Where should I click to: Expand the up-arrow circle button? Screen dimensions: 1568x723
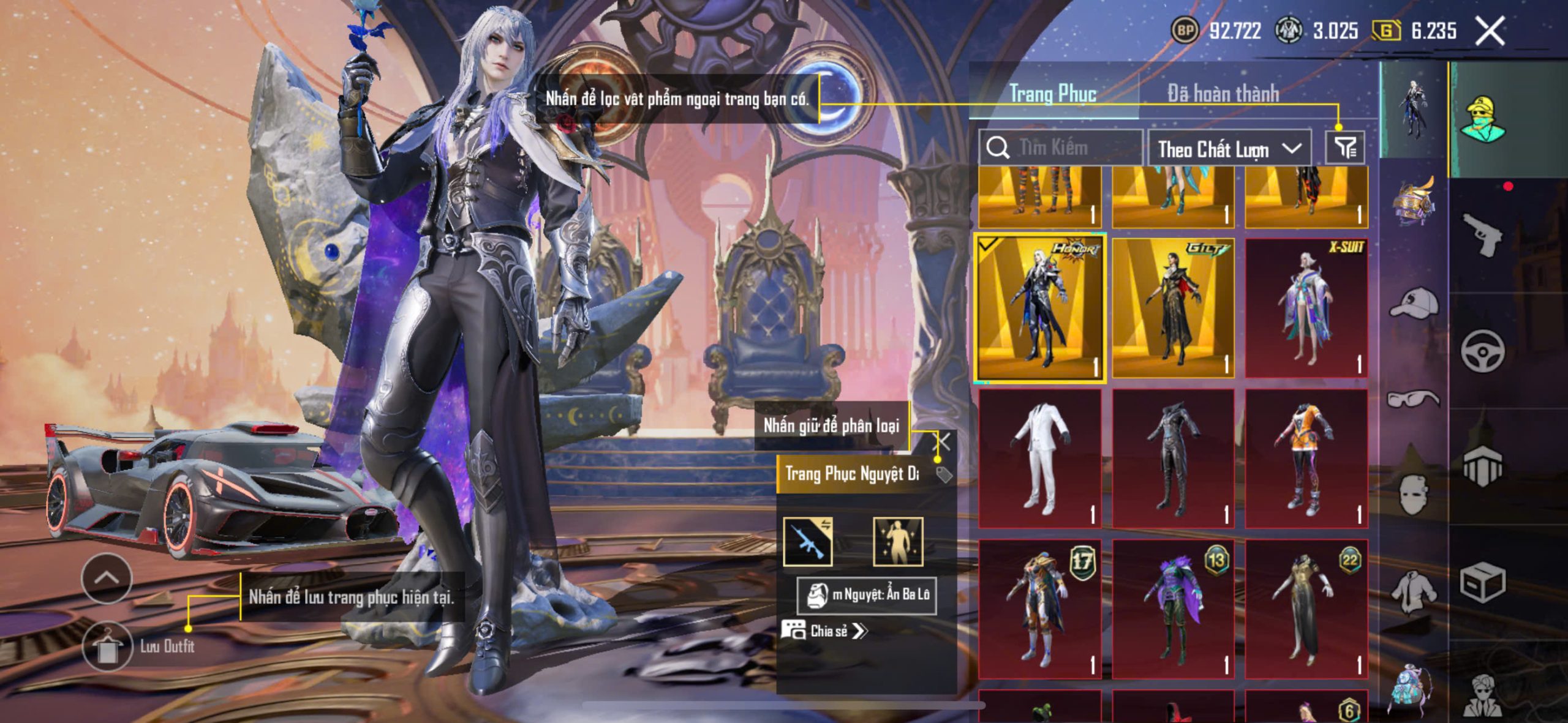click(107, 577)
